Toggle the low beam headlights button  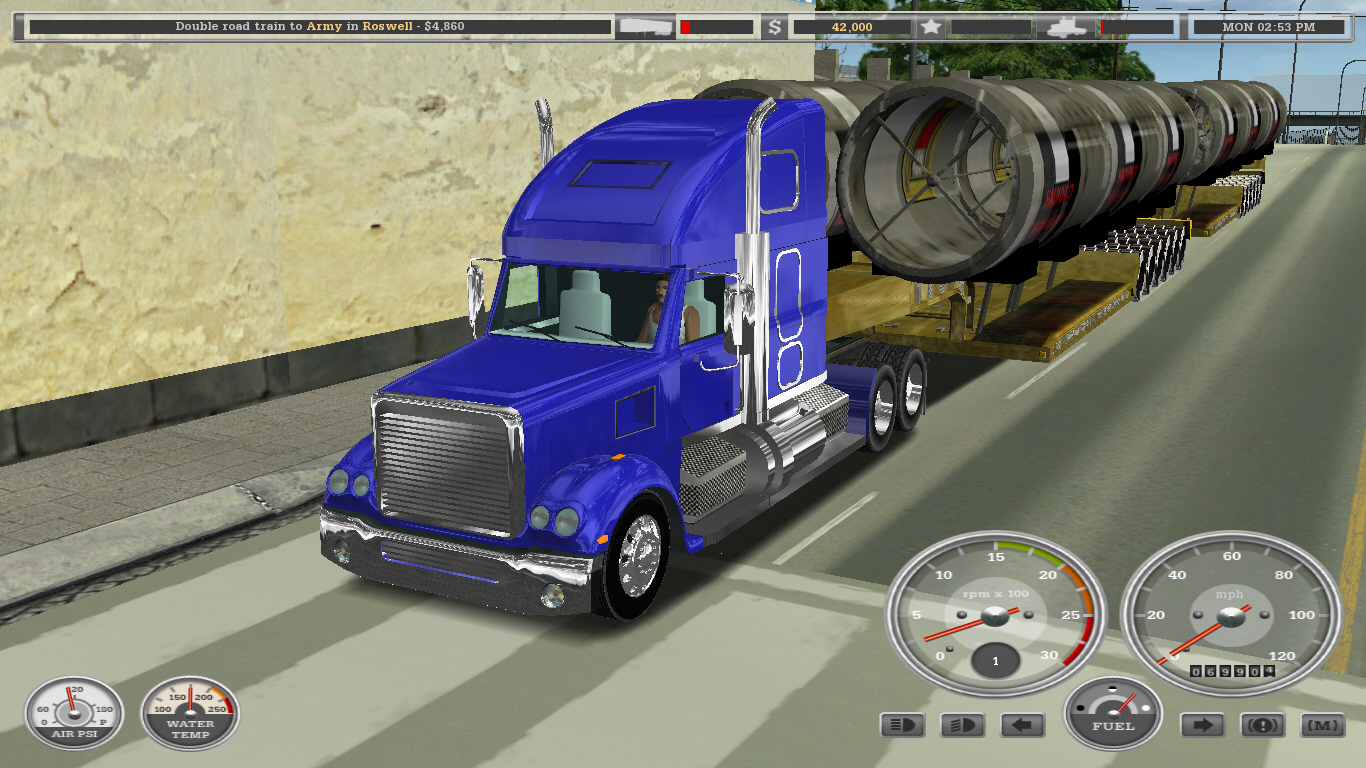[x=962, y=725]
